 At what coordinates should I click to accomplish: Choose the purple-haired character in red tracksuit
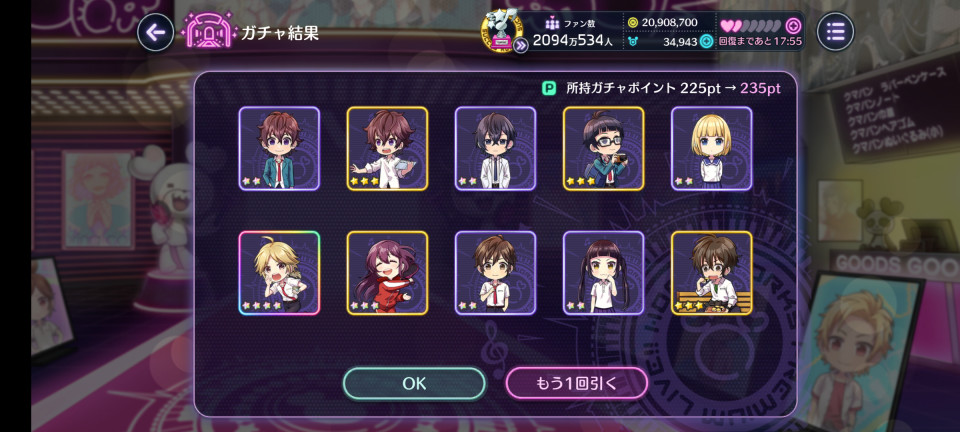[x=387, y=273]
